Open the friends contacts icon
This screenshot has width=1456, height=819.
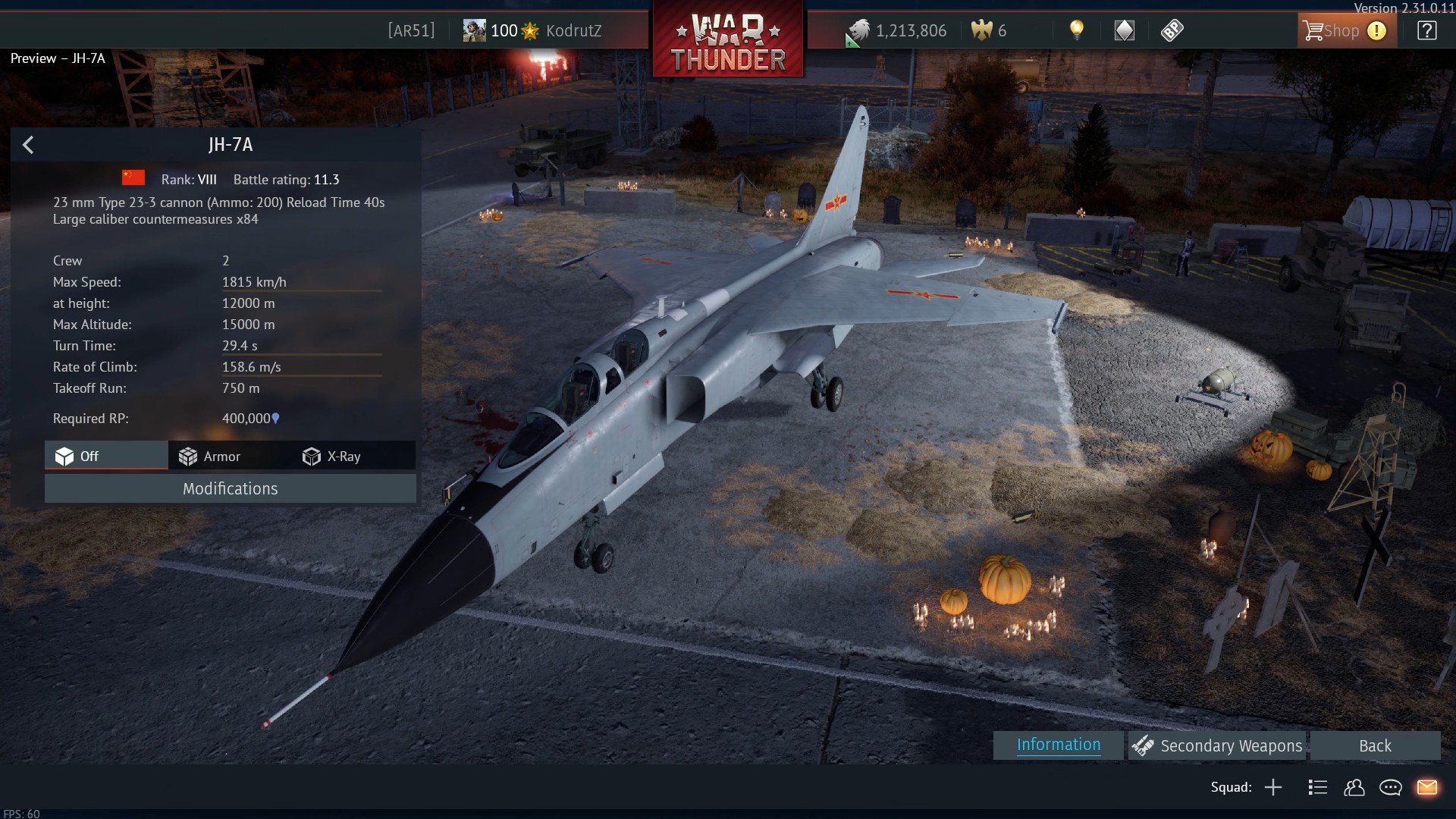[1354, 788]
